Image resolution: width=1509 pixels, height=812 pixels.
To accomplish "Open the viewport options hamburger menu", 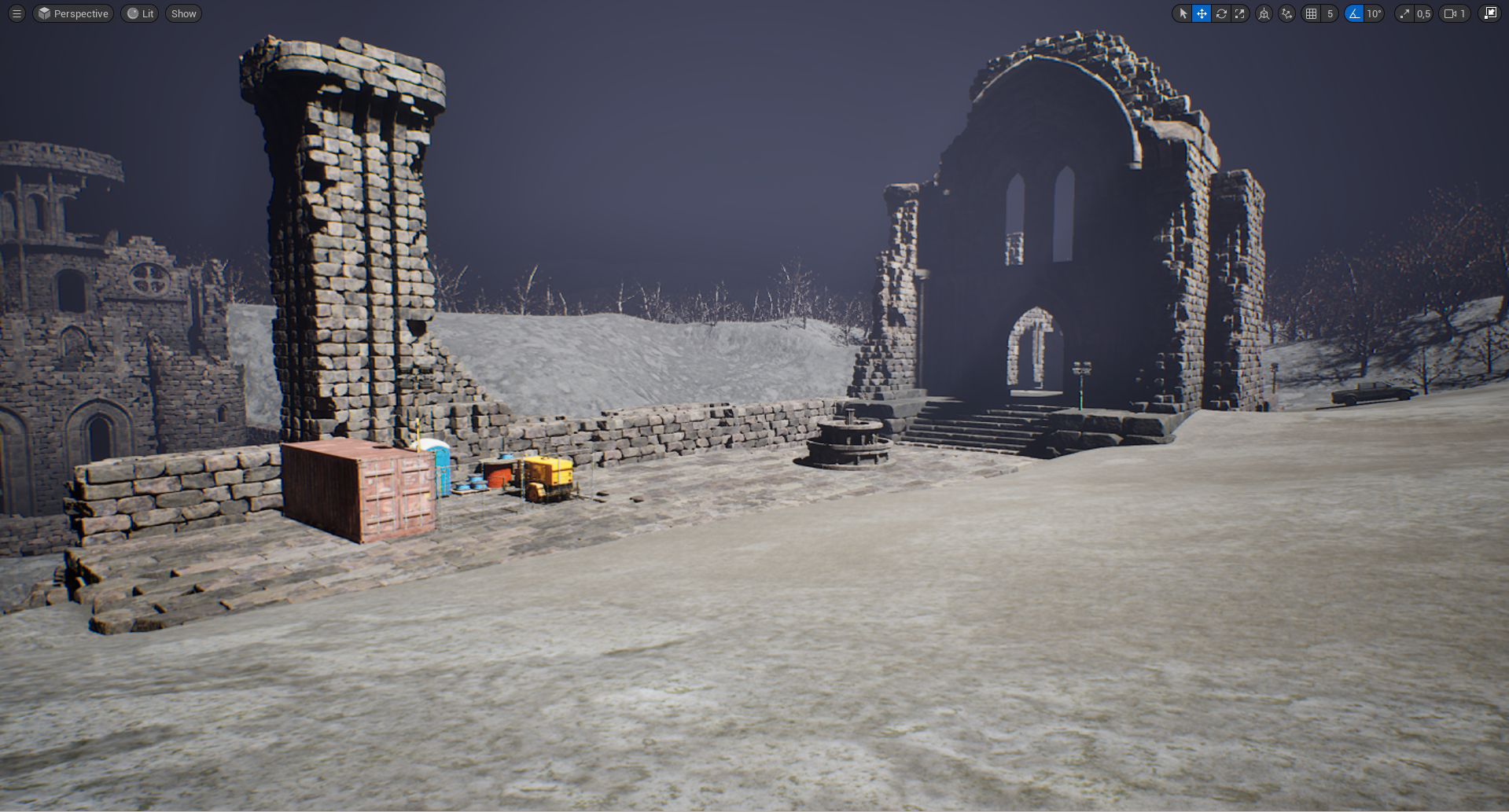I will pyautogui.click(x=15, y=13).
